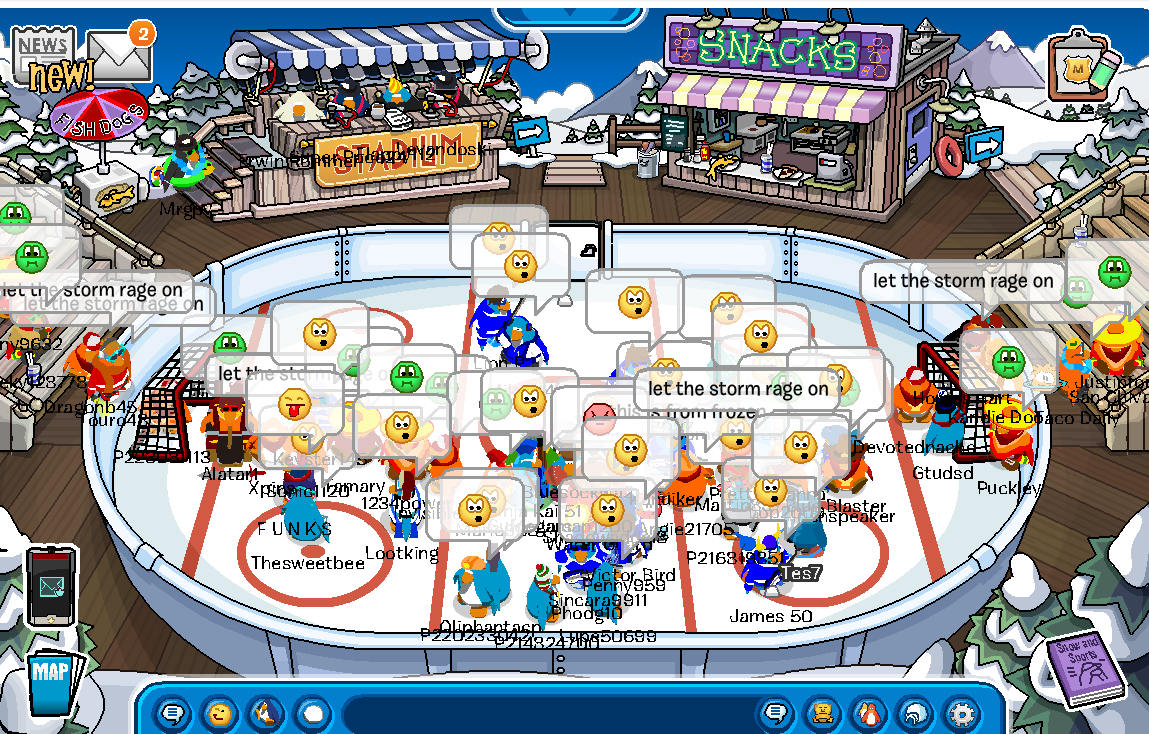Open the News newspaper
1149x734 pixels.
[x=42, y=48]
